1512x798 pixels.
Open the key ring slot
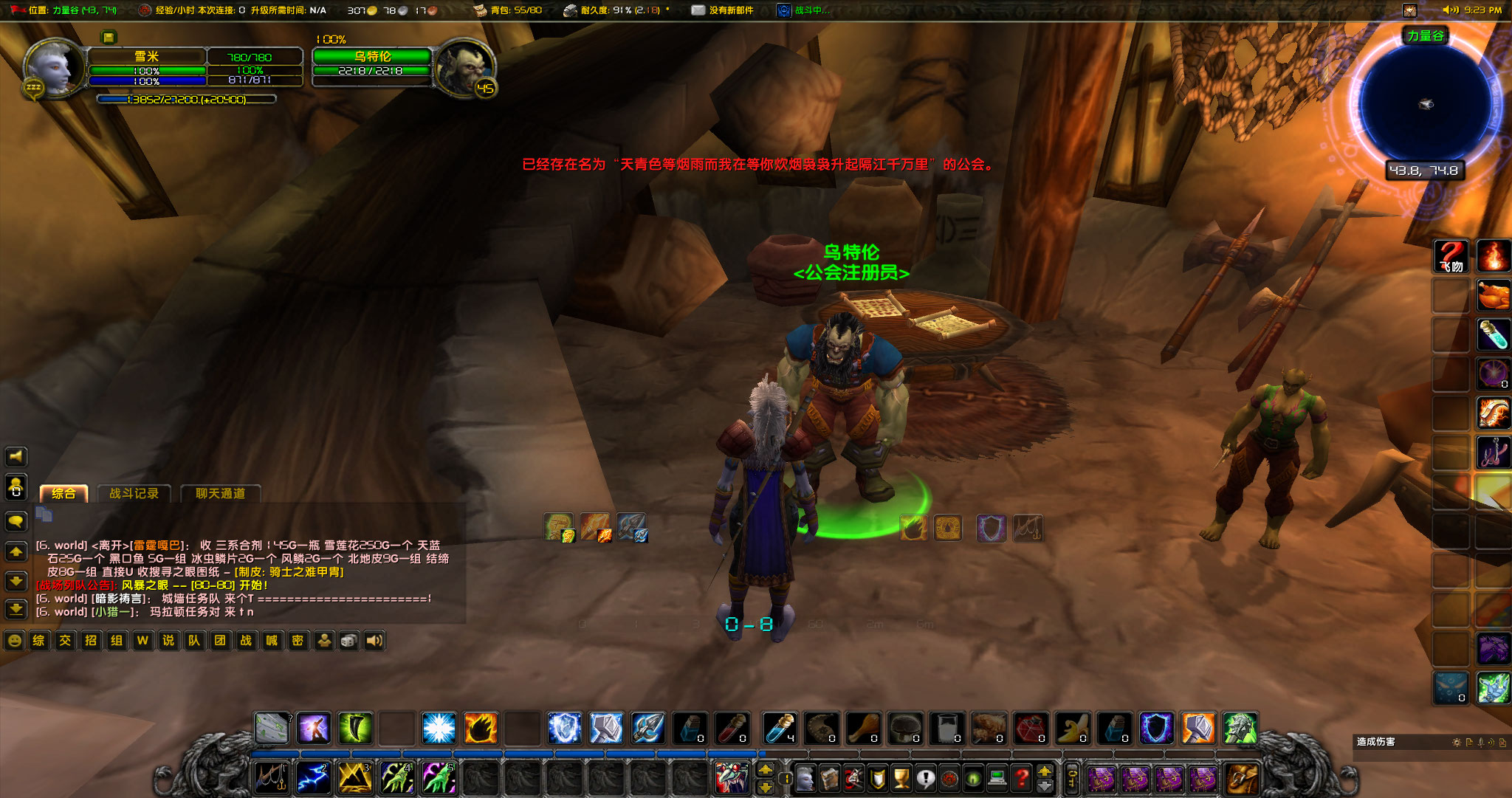tap(1073, 779)
